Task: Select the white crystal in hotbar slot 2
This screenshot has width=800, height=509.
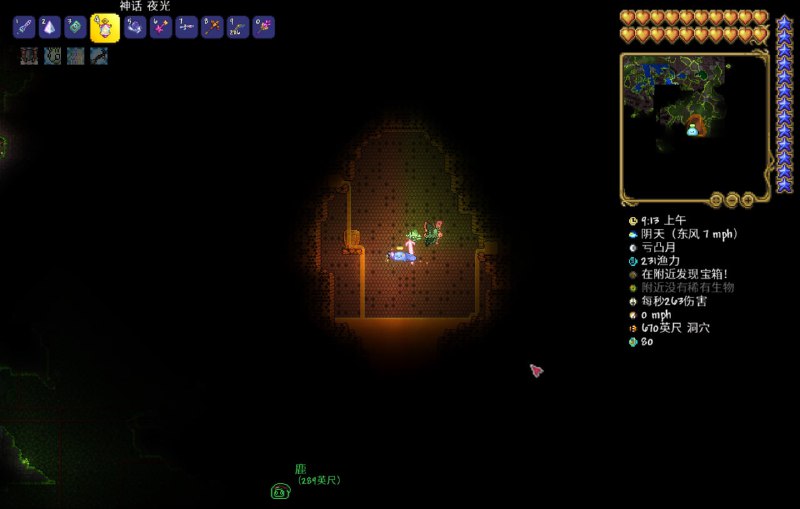Action: pyautogui.click(x=50, y=28)
